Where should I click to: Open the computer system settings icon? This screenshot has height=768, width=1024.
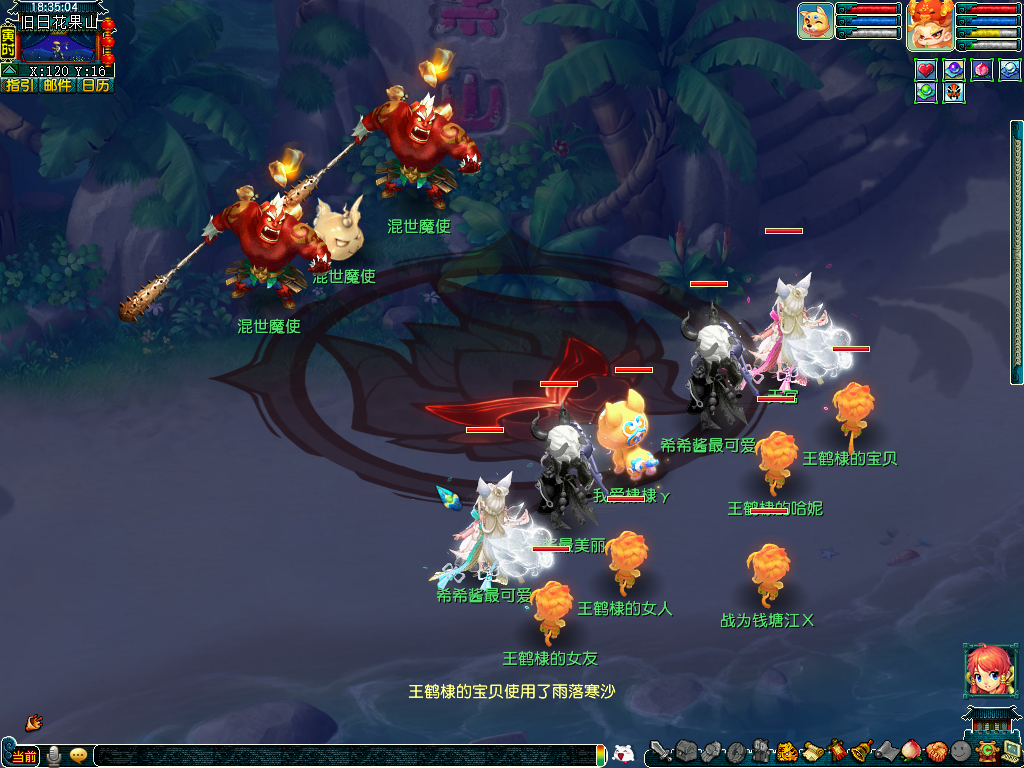[x=1011, y=751]
